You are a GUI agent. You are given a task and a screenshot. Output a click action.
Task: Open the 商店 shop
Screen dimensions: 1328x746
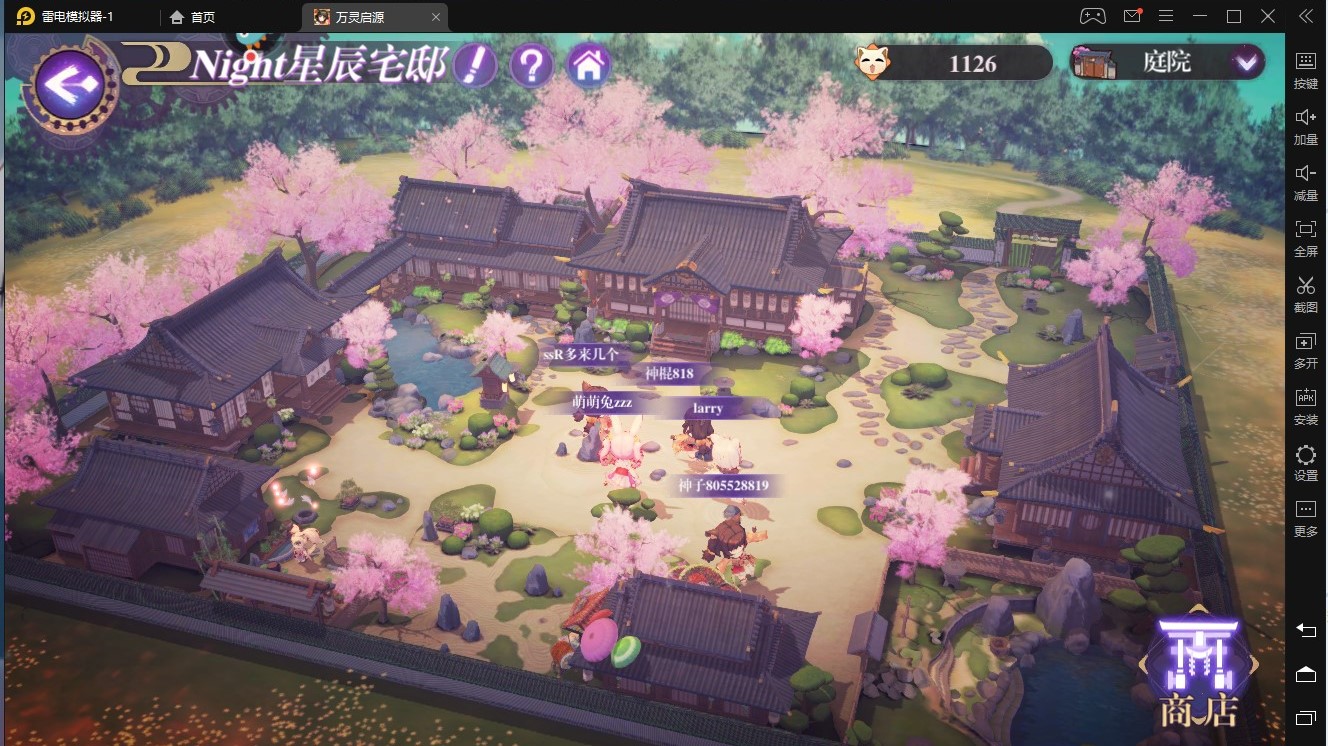tap(1198, 672)
